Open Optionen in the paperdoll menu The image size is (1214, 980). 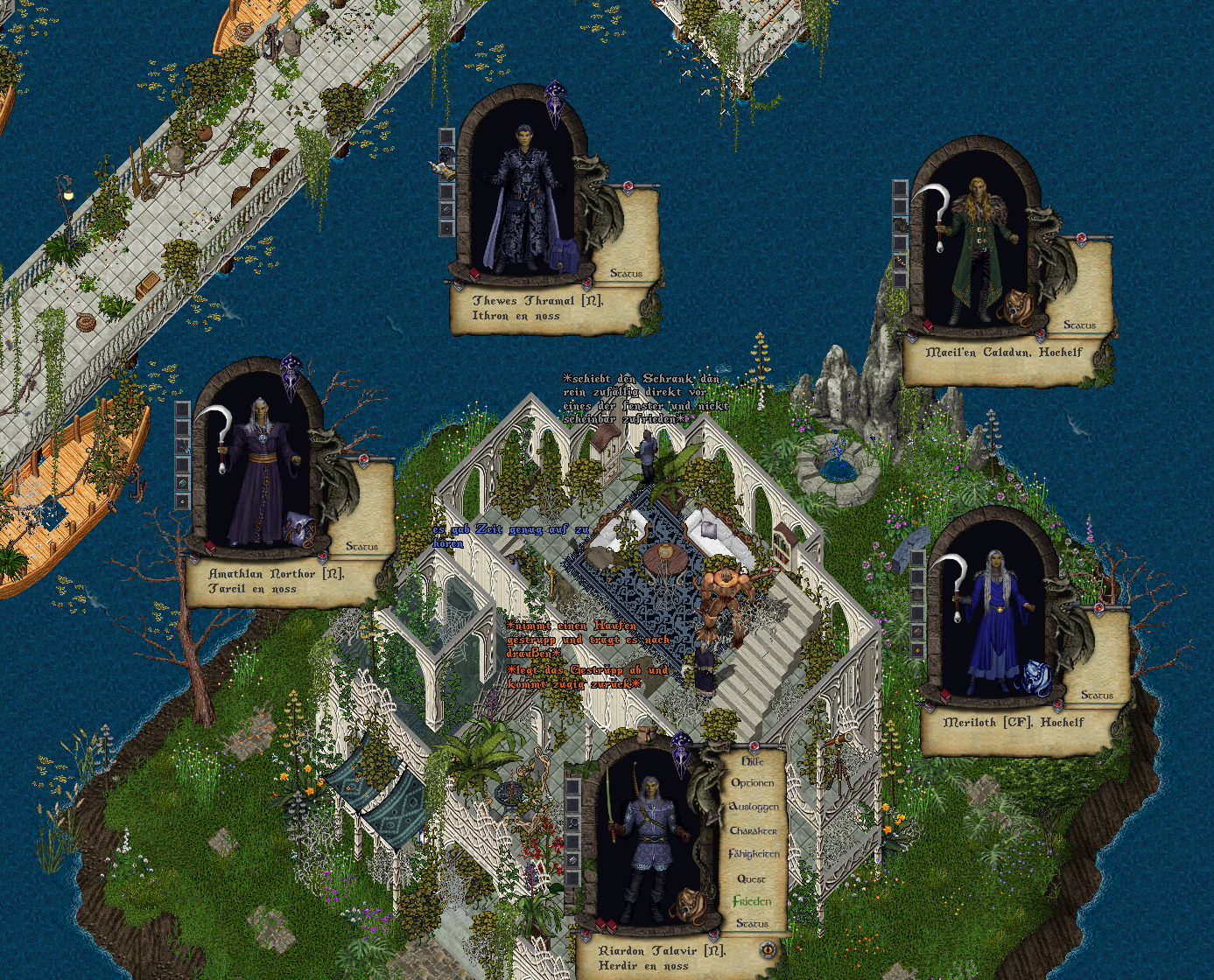[752, 783]
